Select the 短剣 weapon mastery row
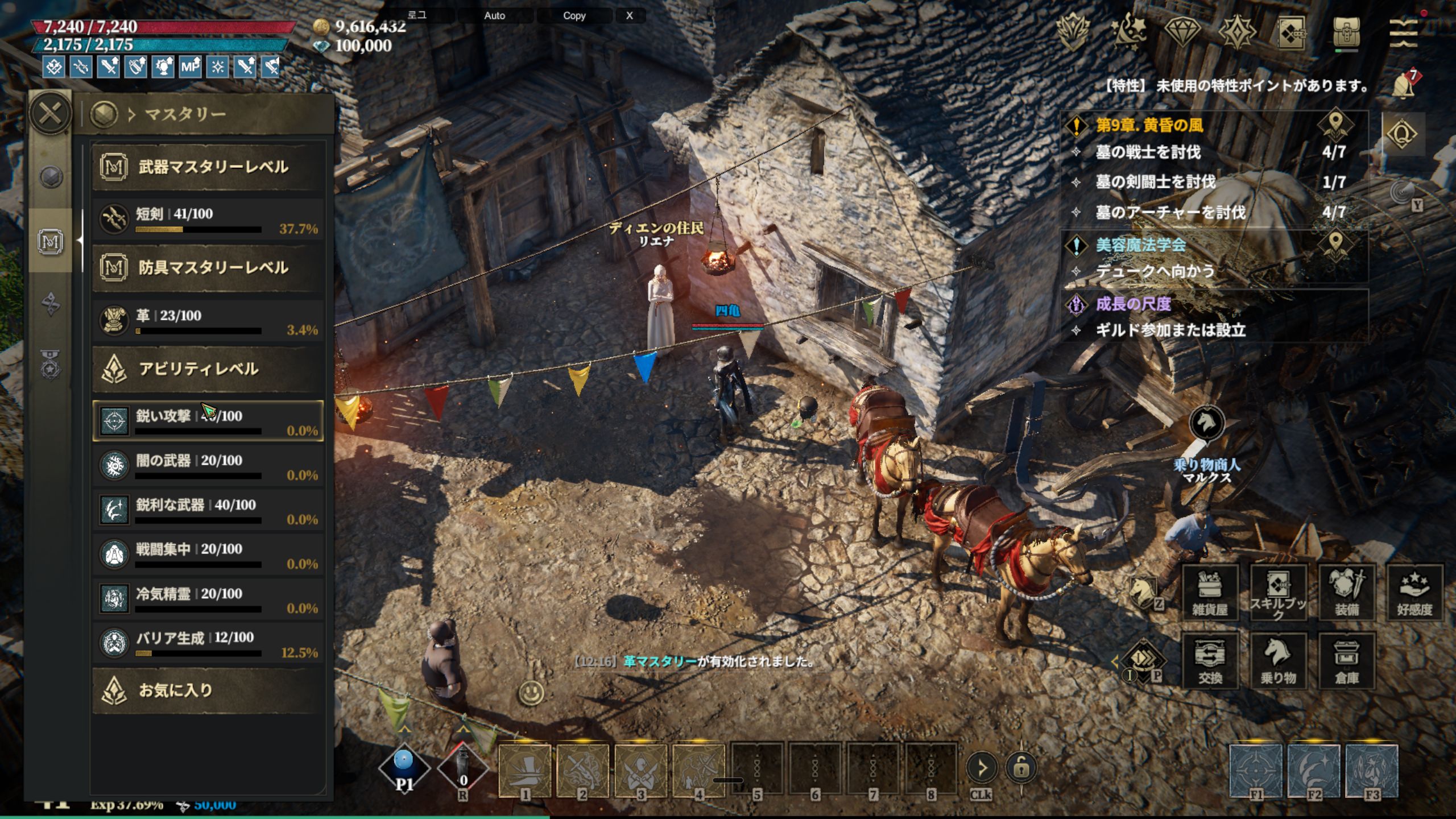The image size is (1456, 819). click(x=208, y=221)
